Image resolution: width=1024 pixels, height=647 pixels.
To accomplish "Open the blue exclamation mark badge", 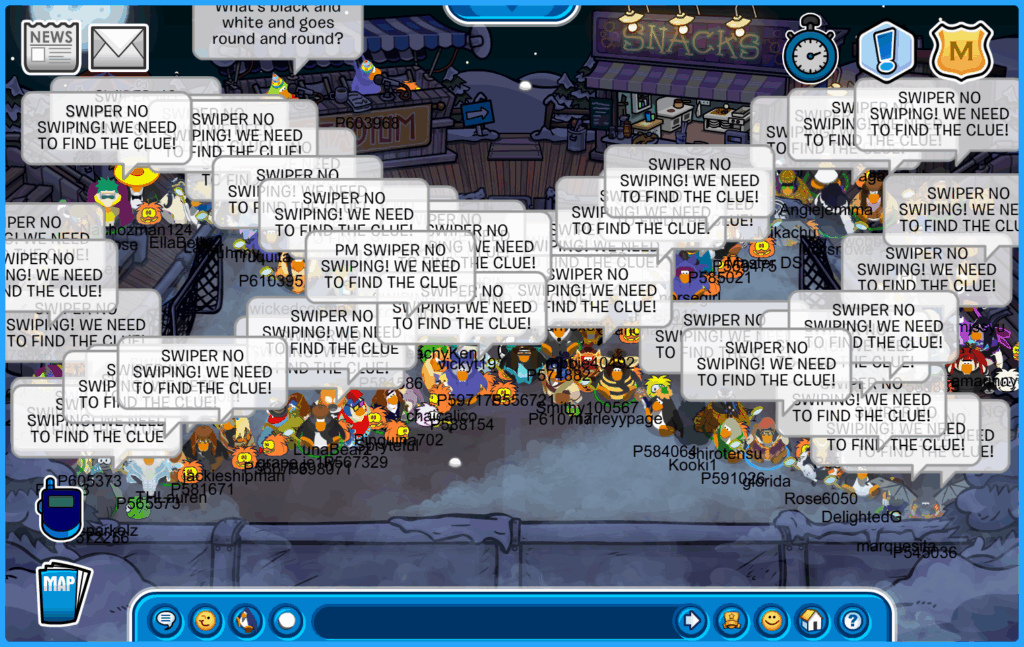I will pyautogui.click(x=885, y=50).
